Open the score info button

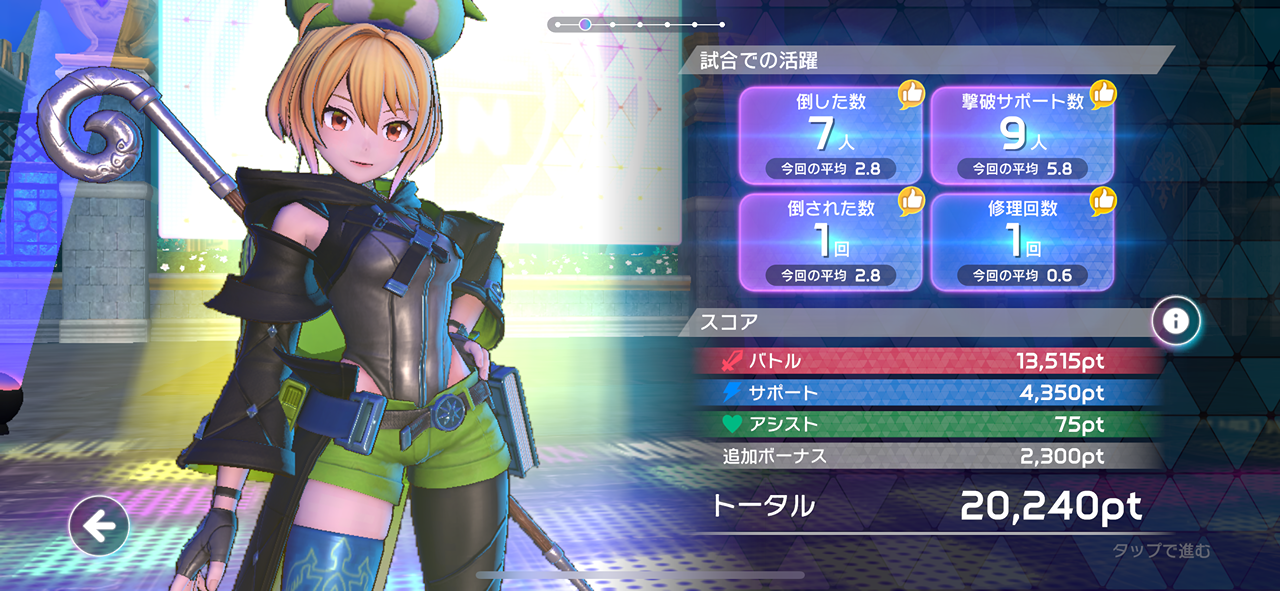click(1176, 320)
